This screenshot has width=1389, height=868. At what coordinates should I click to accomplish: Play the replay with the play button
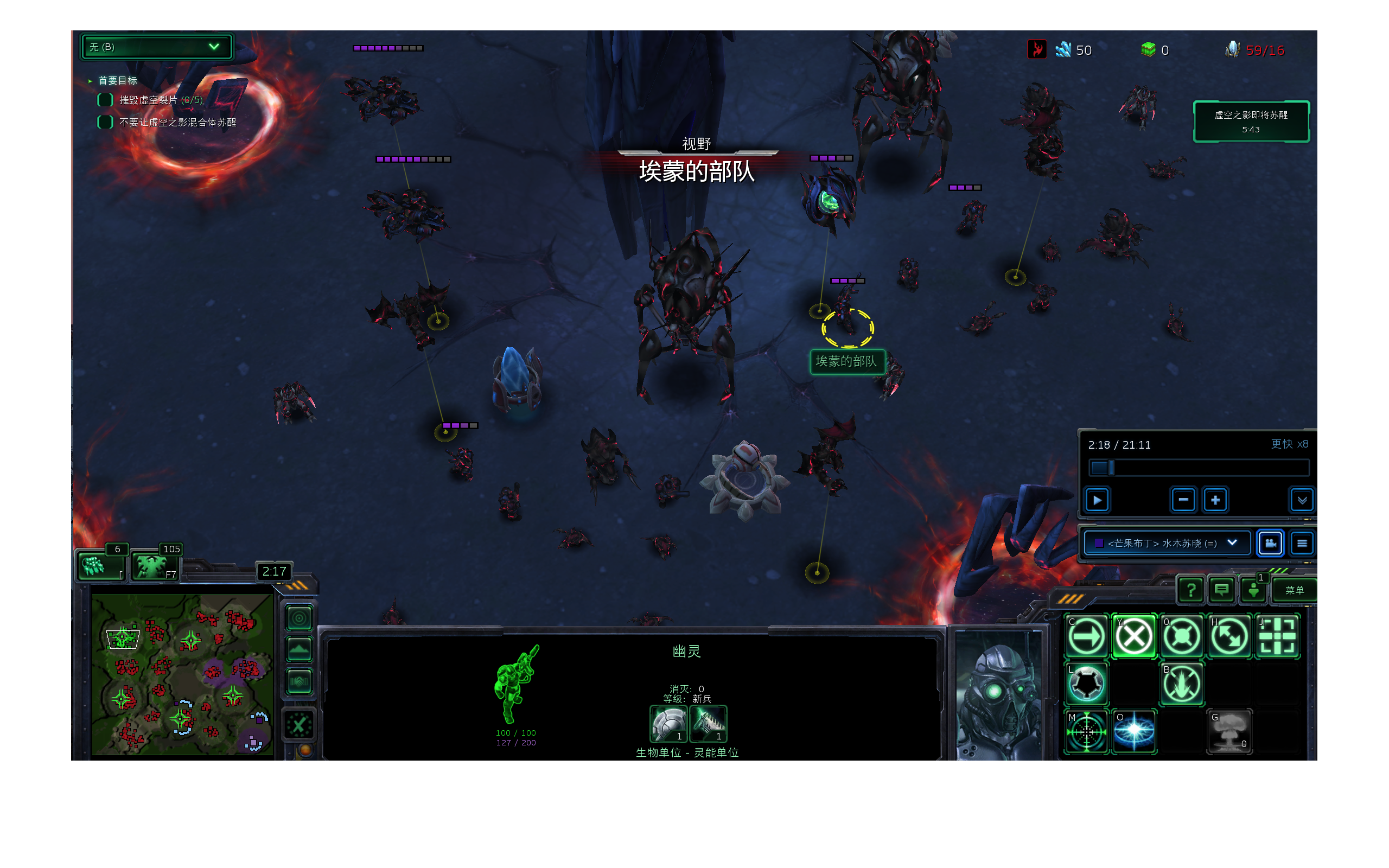pos(1097,500)
